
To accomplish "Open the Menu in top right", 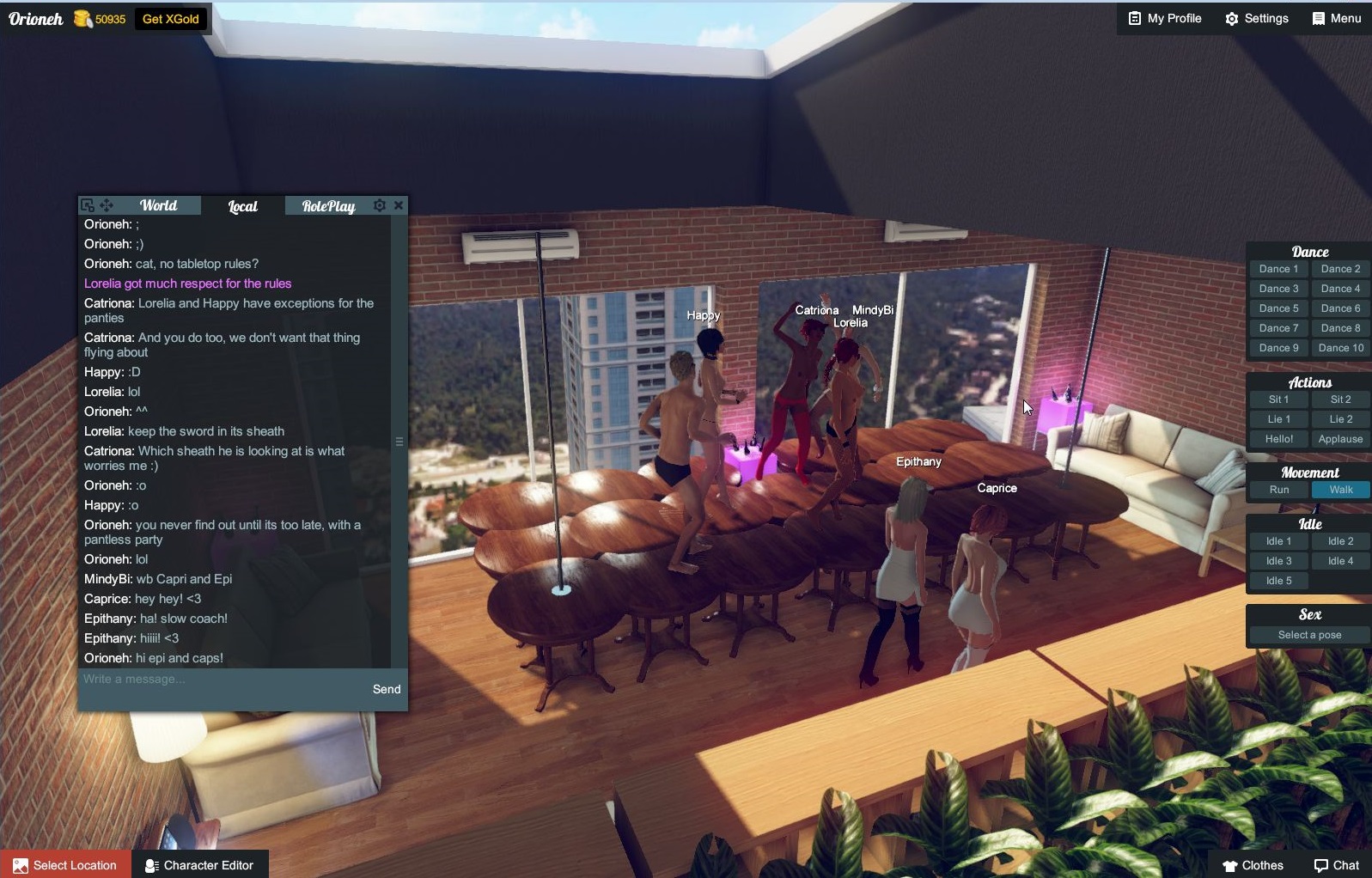I will tap(1334, 18).
